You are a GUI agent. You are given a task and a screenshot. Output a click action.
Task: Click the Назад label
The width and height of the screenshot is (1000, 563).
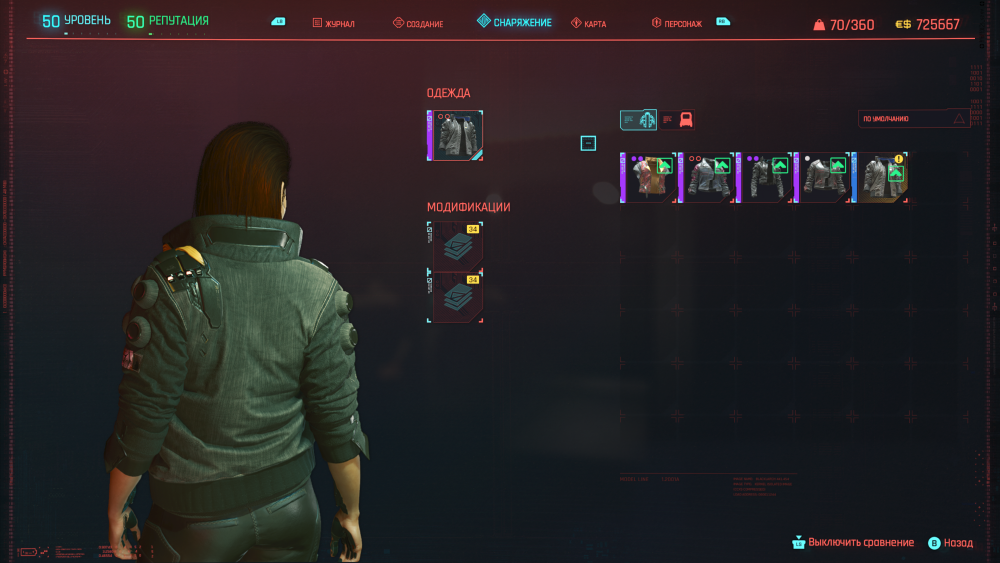(x=957, y=543)
